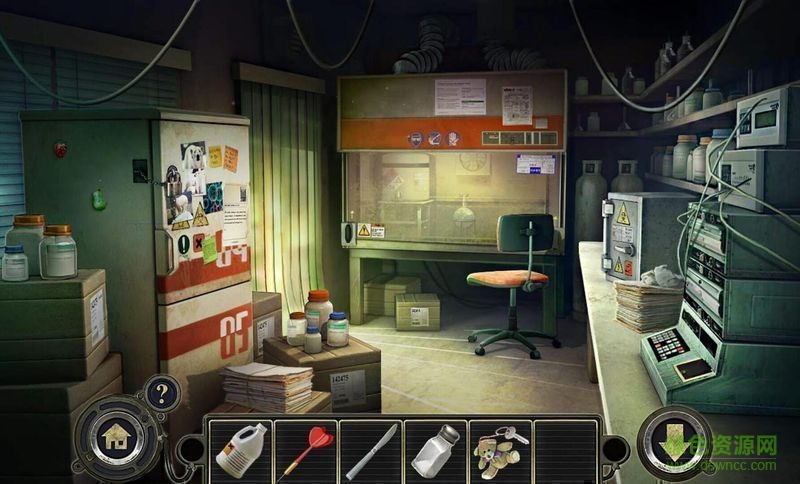Select the teddy bear keychain slot
This screenshot has width=800, height=484.
point(498,450)
